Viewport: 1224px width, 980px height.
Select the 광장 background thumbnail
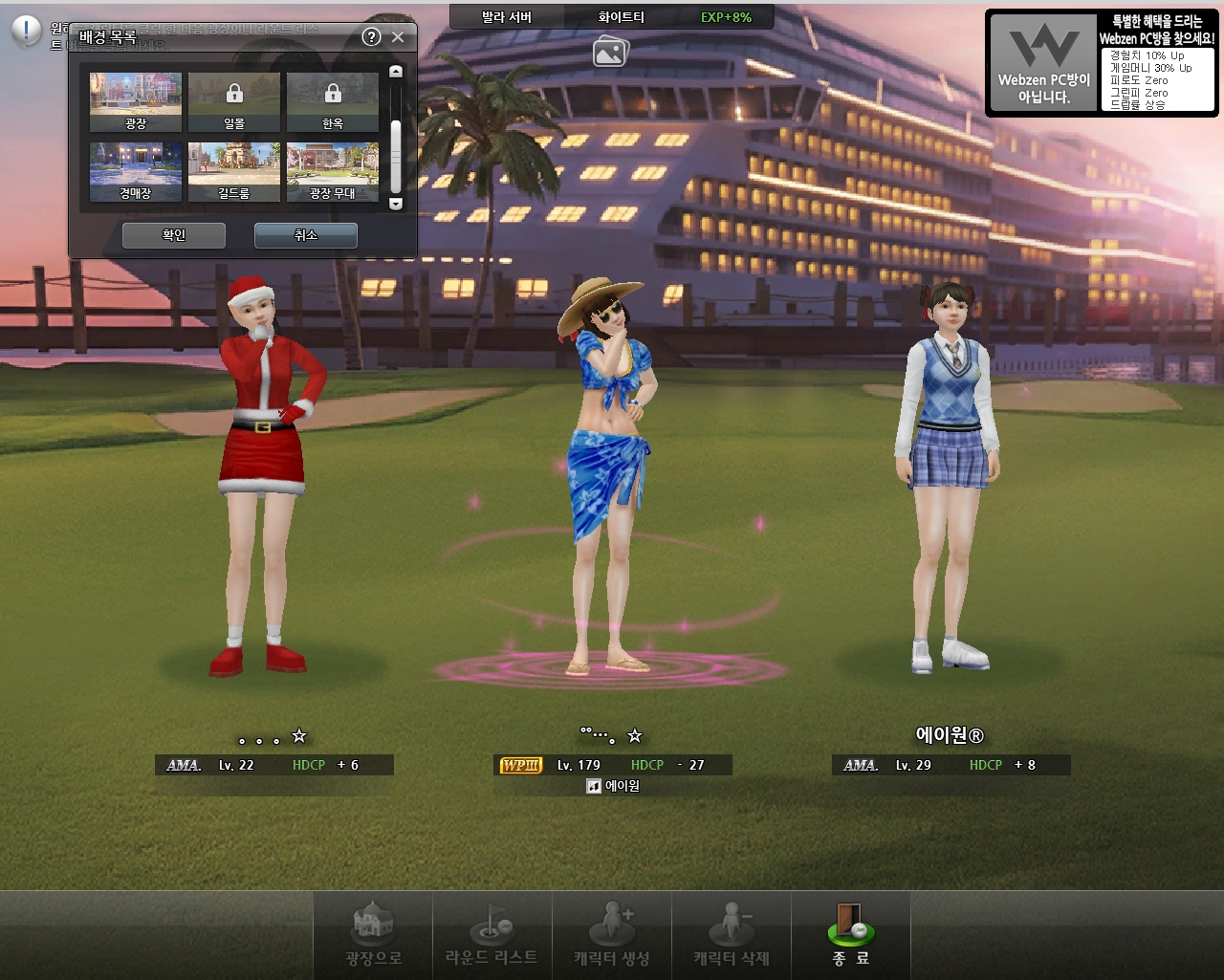tap(136, 101)
